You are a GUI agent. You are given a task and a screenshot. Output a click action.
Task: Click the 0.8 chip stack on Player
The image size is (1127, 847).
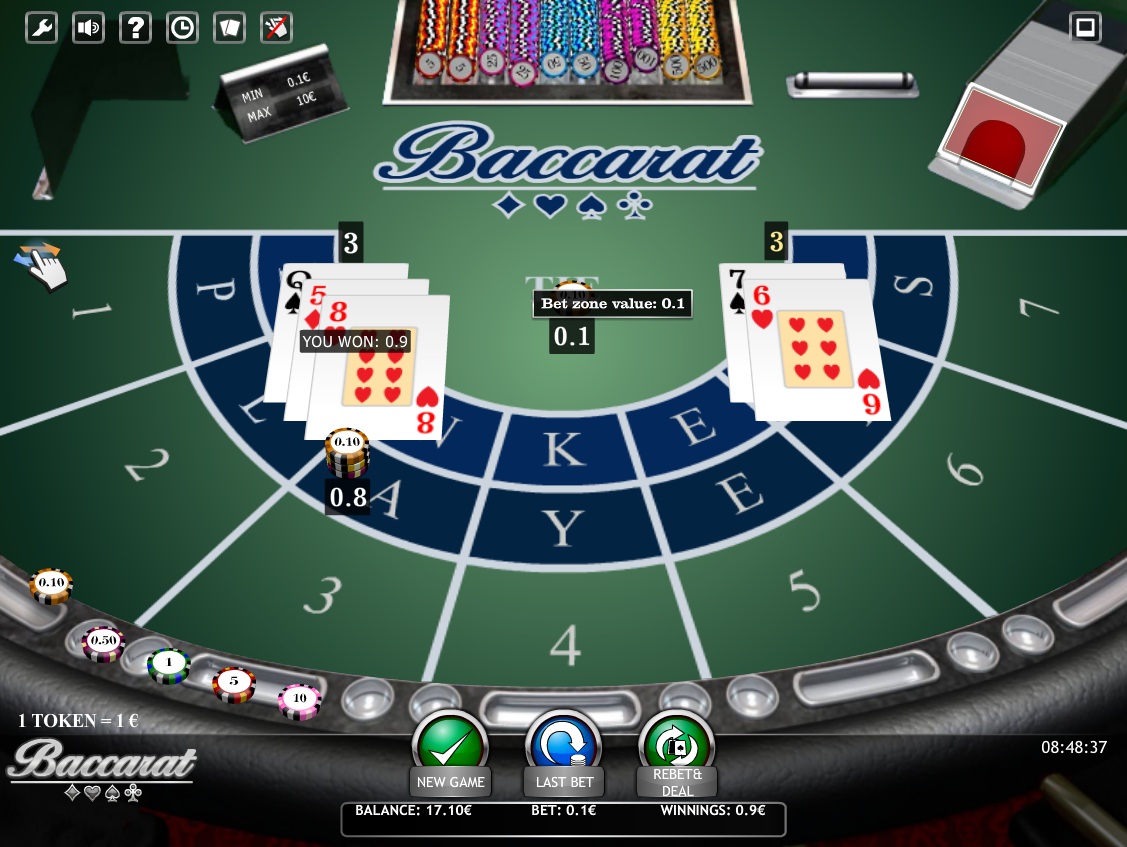pyautogui.click(x=347, y=455)
